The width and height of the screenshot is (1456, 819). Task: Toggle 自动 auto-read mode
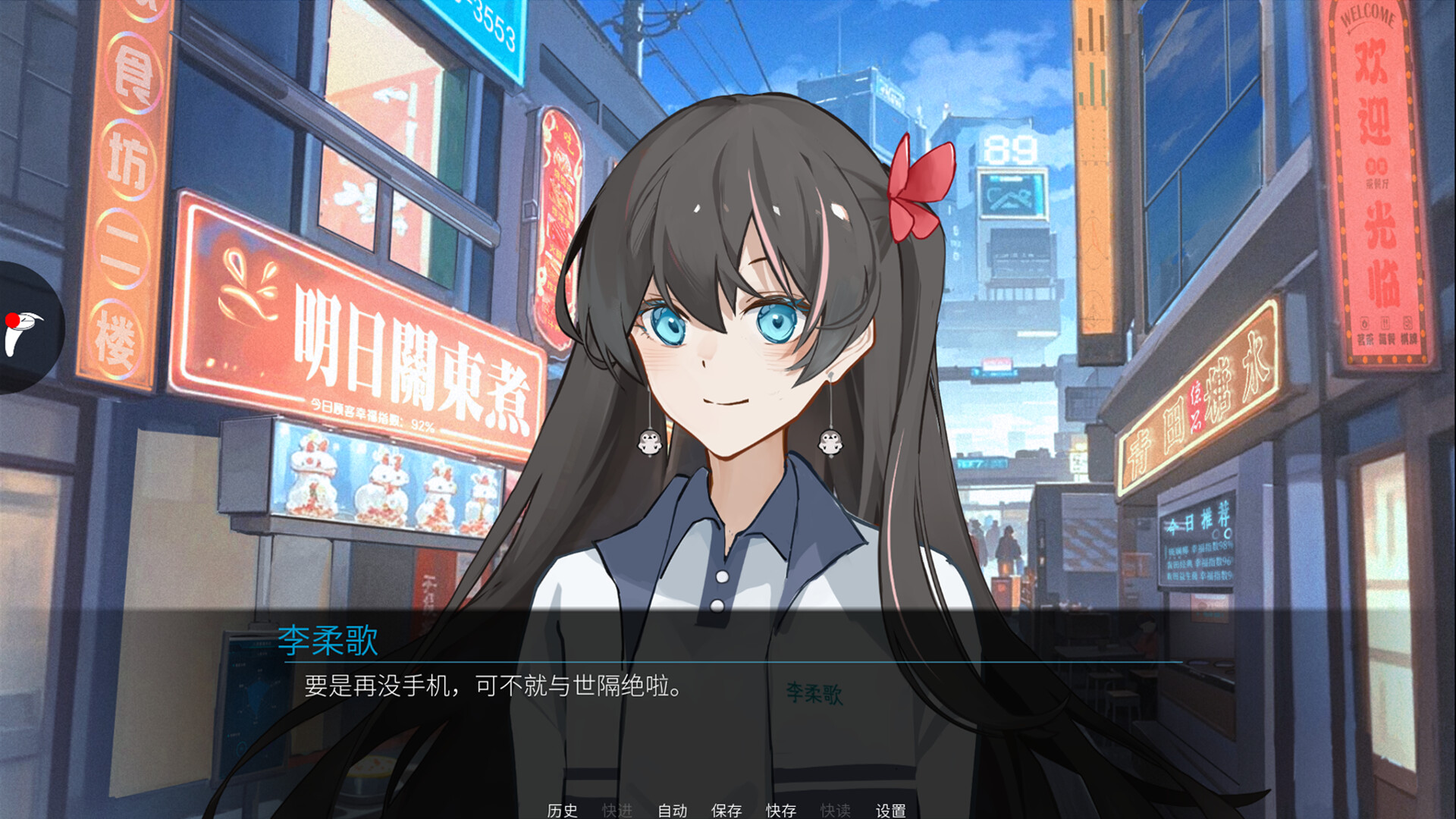(x=670, y=811)
